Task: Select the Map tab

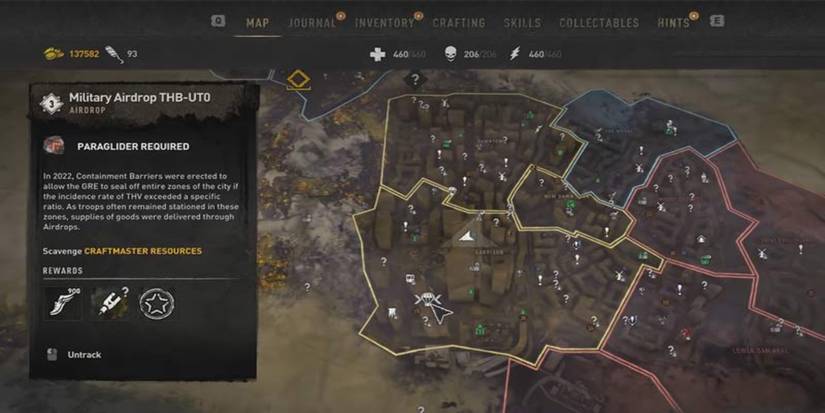Action: [257, 22]
